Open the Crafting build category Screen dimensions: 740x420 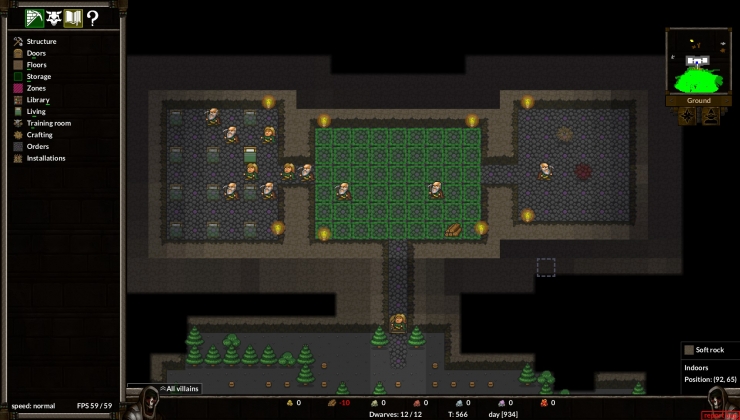coord(40,135)
